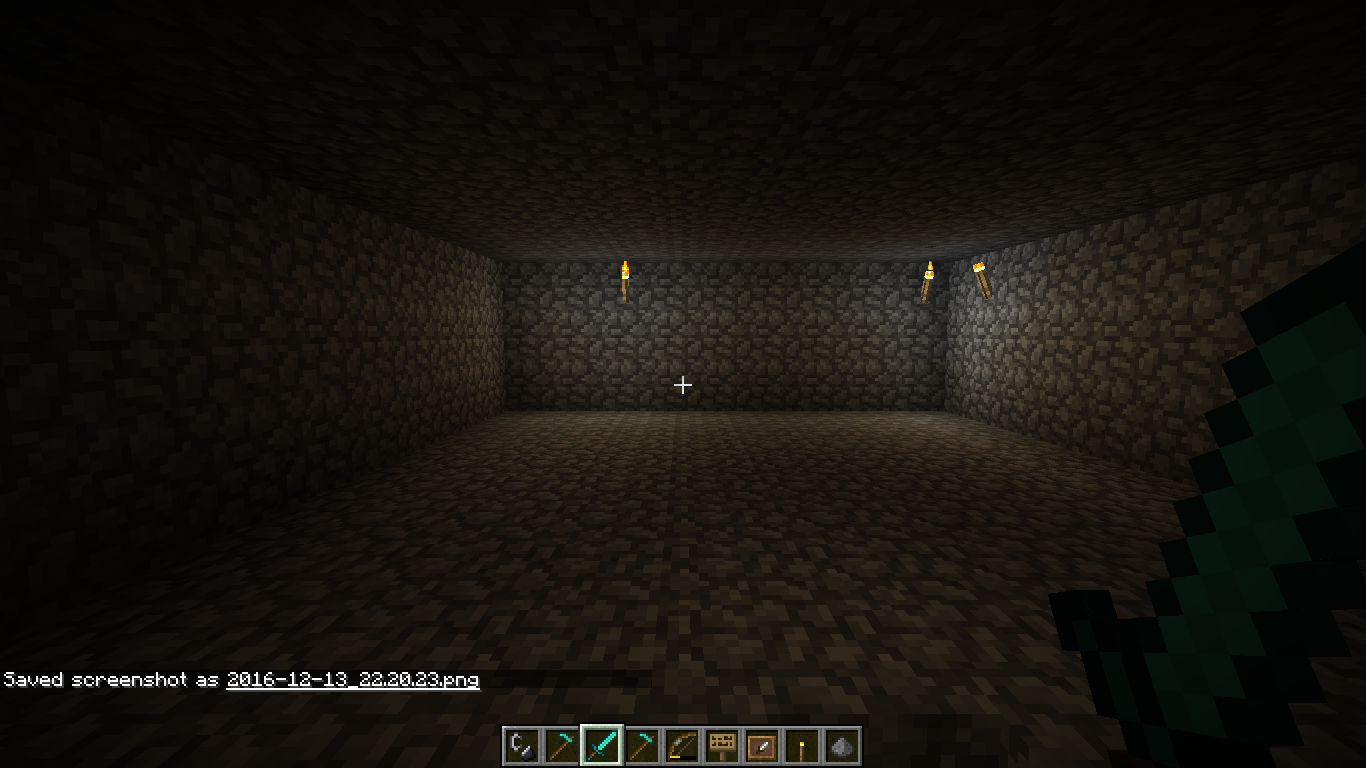Choose the bow in the hotbar
This screenshot has width=1366, height=768.
682,746
